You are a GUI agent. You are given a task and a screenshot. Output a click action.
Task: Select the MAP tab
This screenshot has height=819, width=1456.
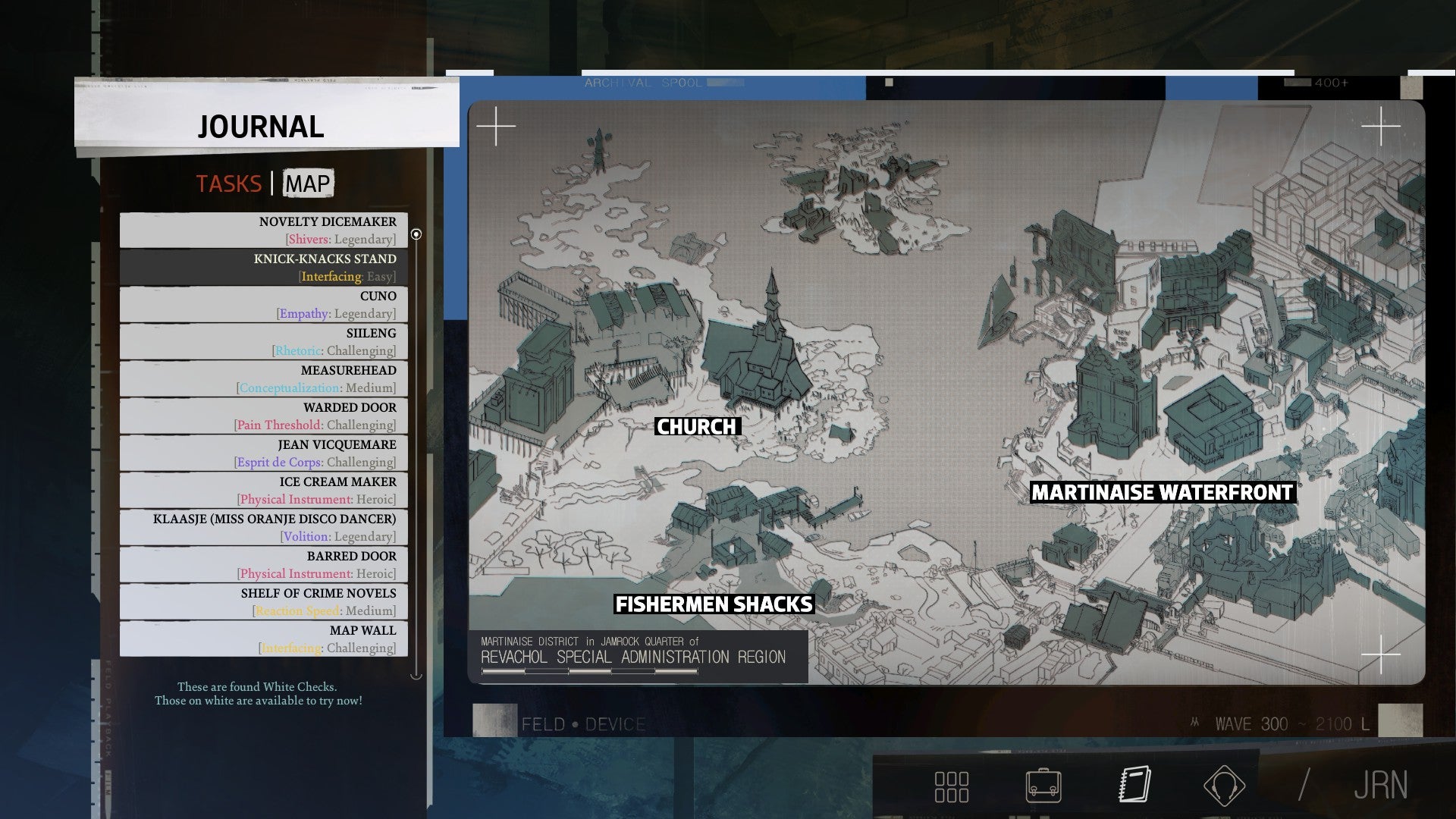pos(306,184)
